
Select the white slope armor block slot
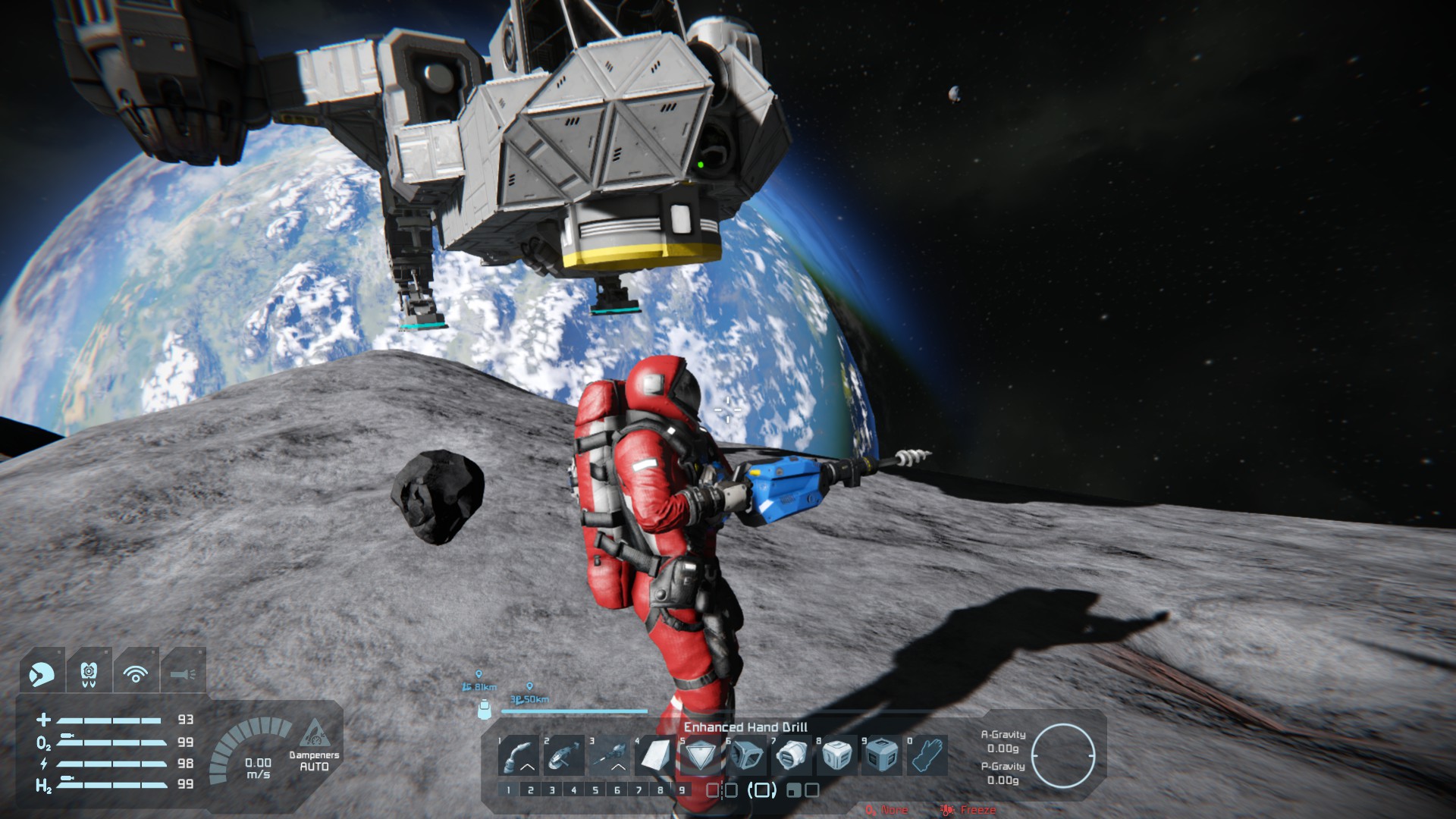[x=655, y=755]
